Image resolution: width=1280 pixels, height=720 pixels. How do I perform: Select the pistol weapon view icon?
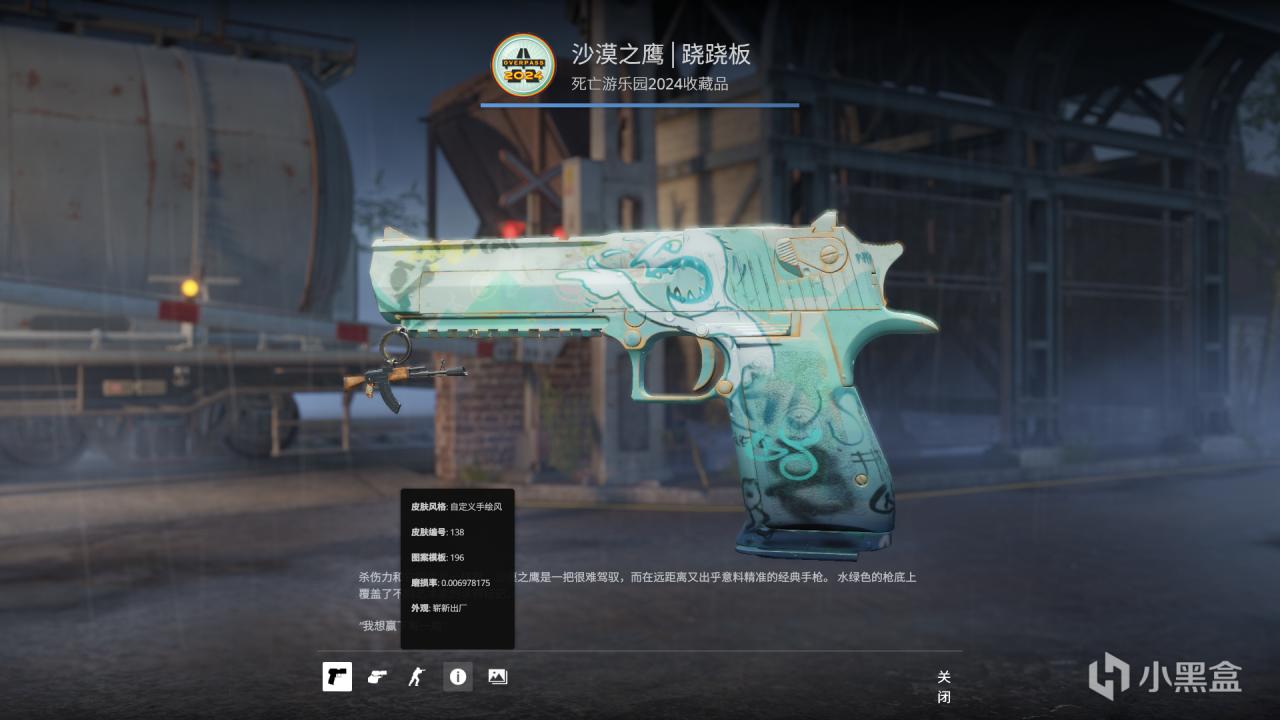tap(337, 676)
